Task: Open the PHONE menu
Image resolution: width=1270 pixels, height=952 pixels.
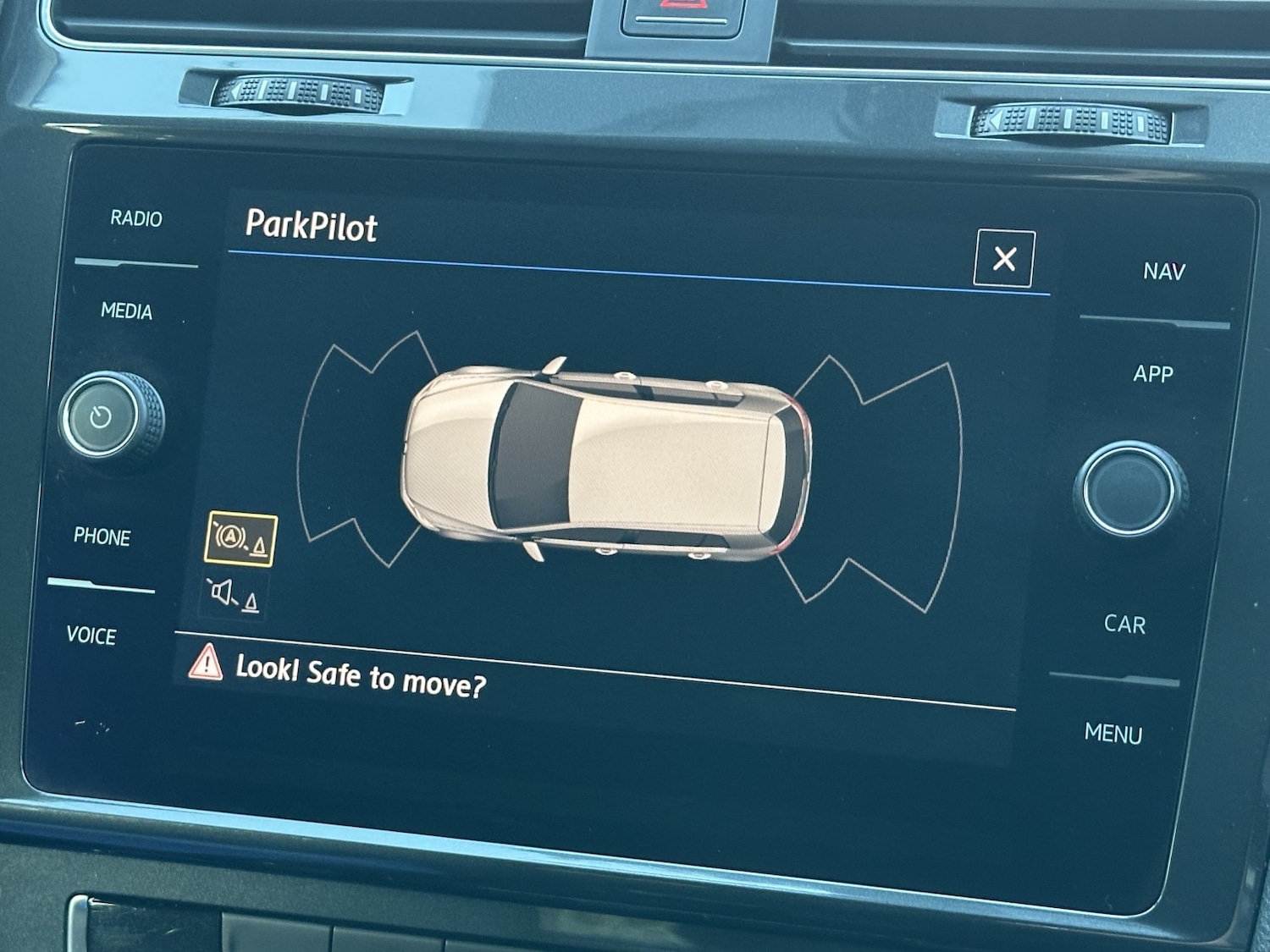Action: (x=102, y=537)
